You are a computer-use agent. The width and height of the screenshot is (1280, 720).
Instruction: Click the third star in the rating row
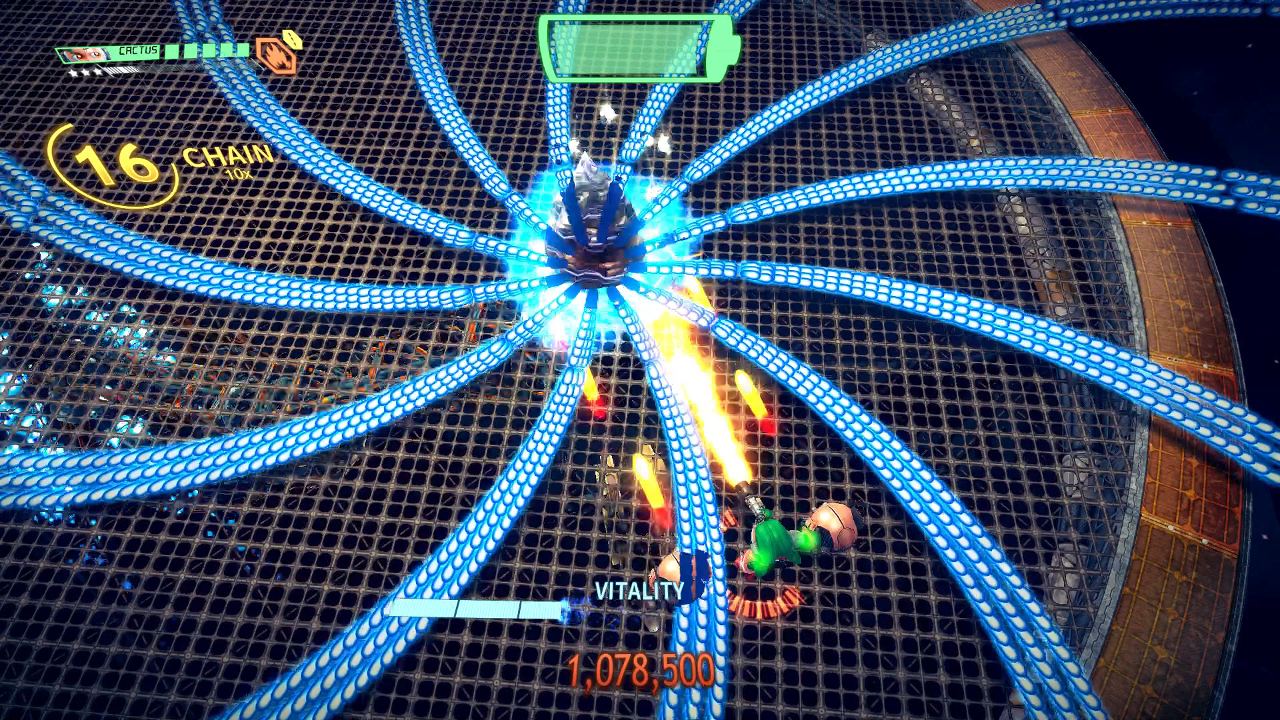(x=97, y=72)
